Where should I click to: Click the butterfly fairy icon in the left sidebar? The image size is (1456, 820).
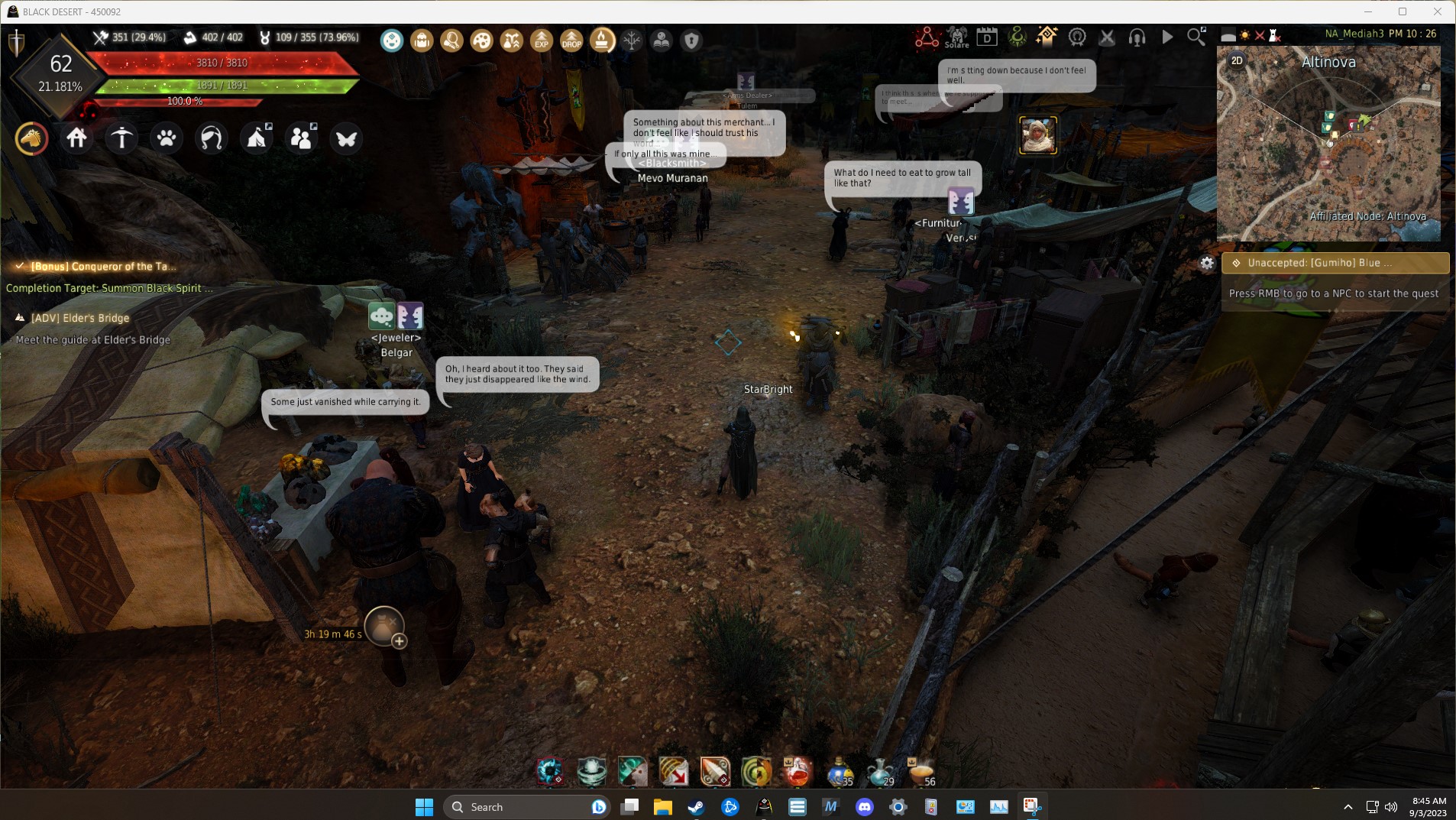tap(347, 138)
